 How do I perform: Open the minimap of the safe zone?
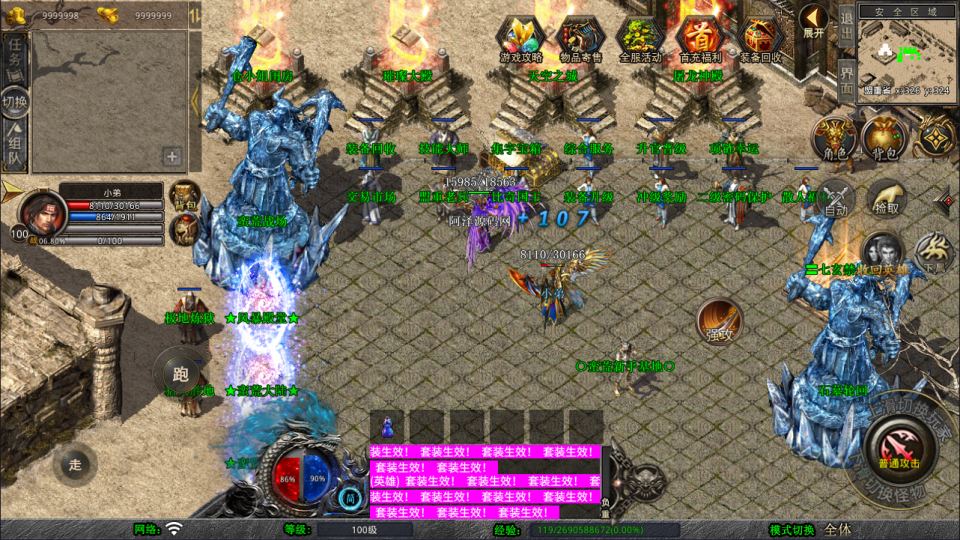coord(906,54)
